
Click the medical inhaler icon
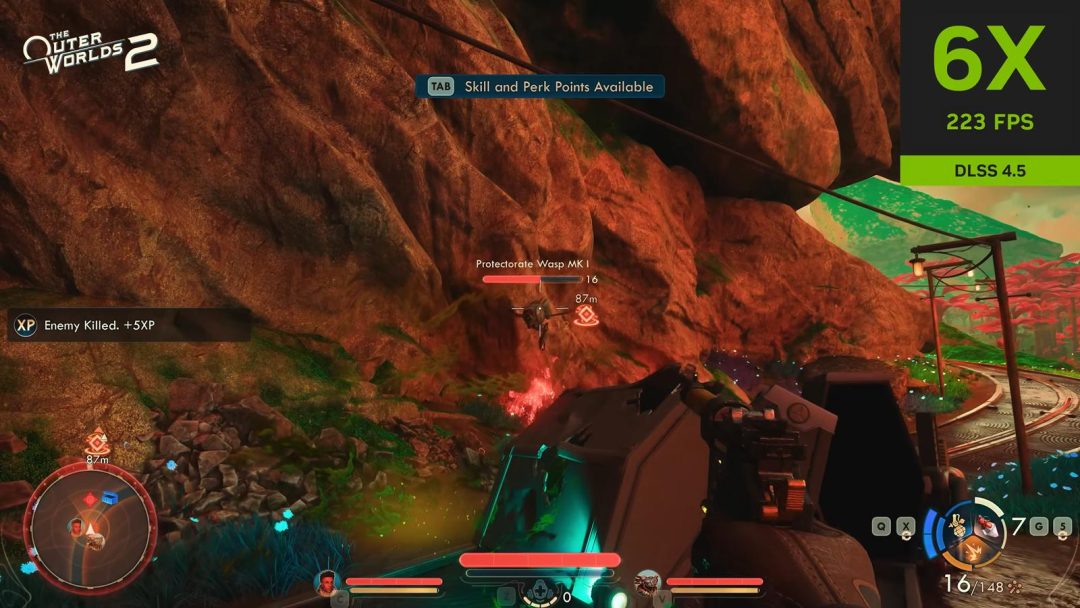(541, 593)
